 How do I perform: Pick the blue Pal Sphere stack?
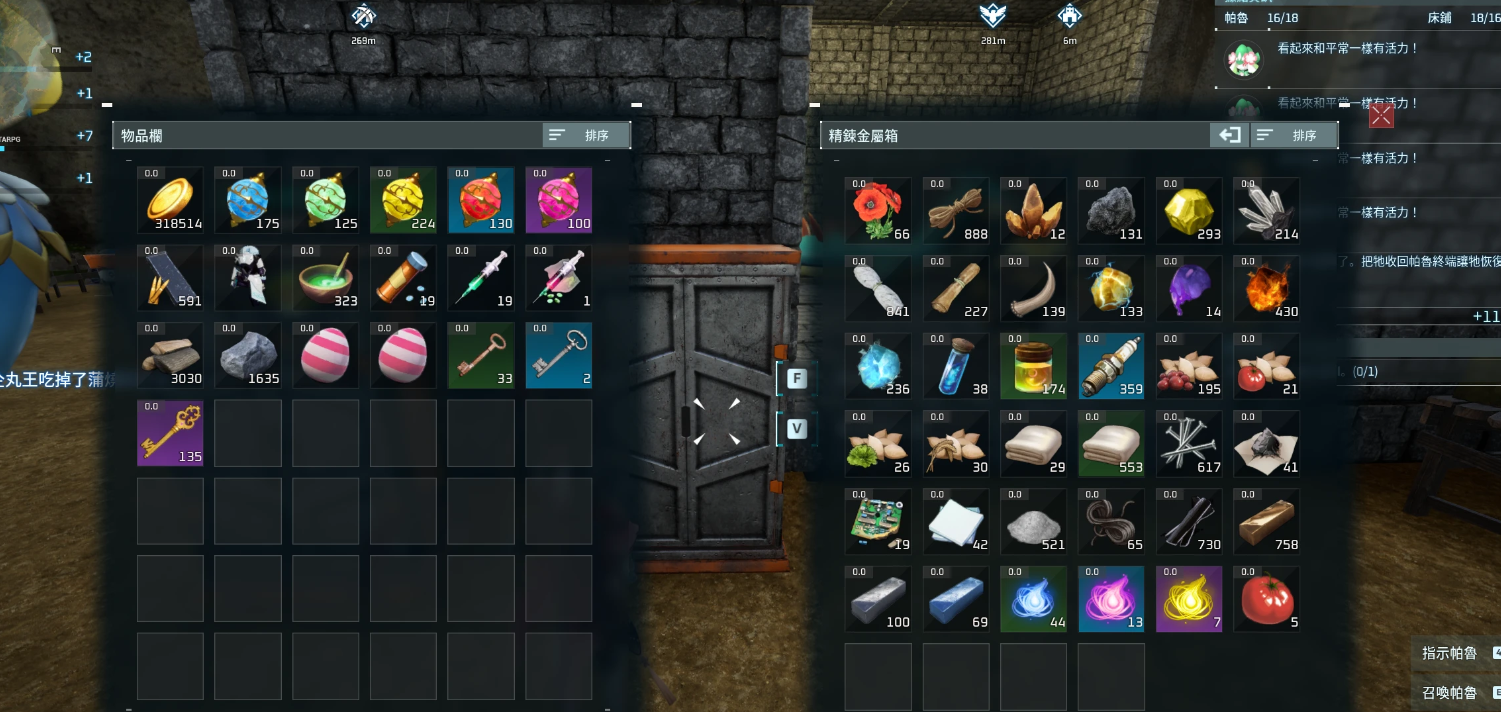click(x=248, y=200)
